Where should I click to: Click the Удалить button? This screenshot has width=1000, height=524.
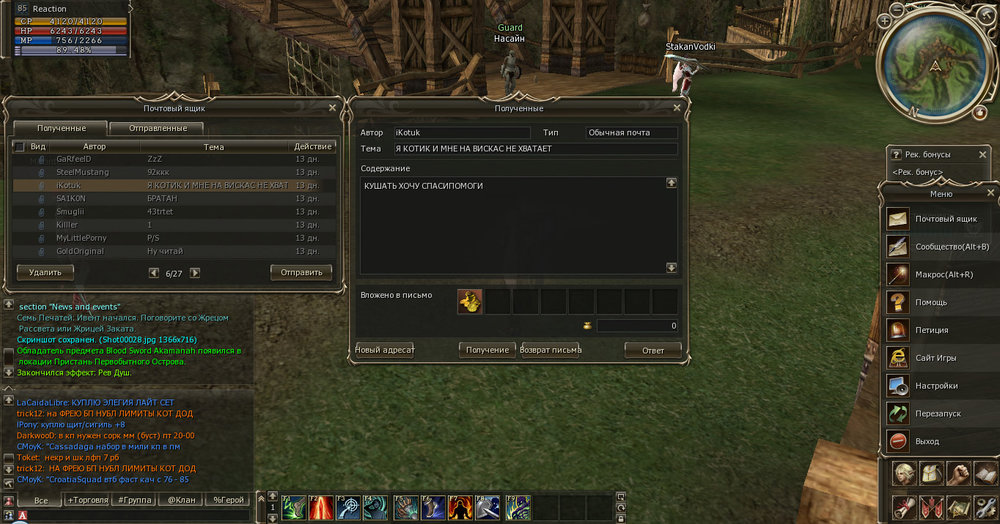45,272
